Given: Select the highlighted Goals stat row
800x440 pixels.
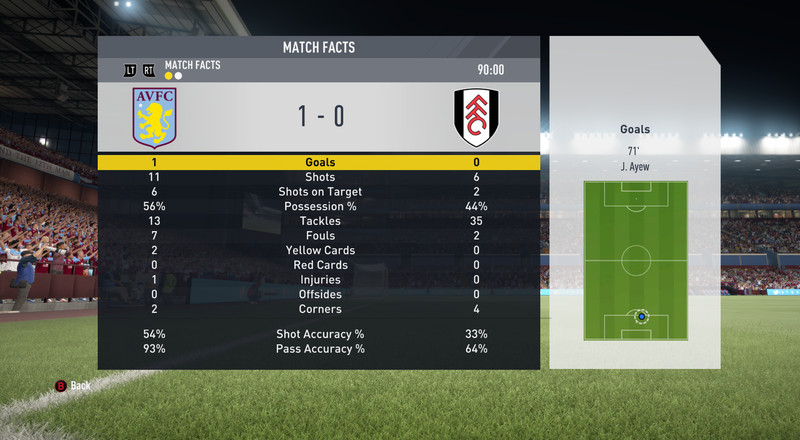Looking at the screenshot, I should 319,162.
